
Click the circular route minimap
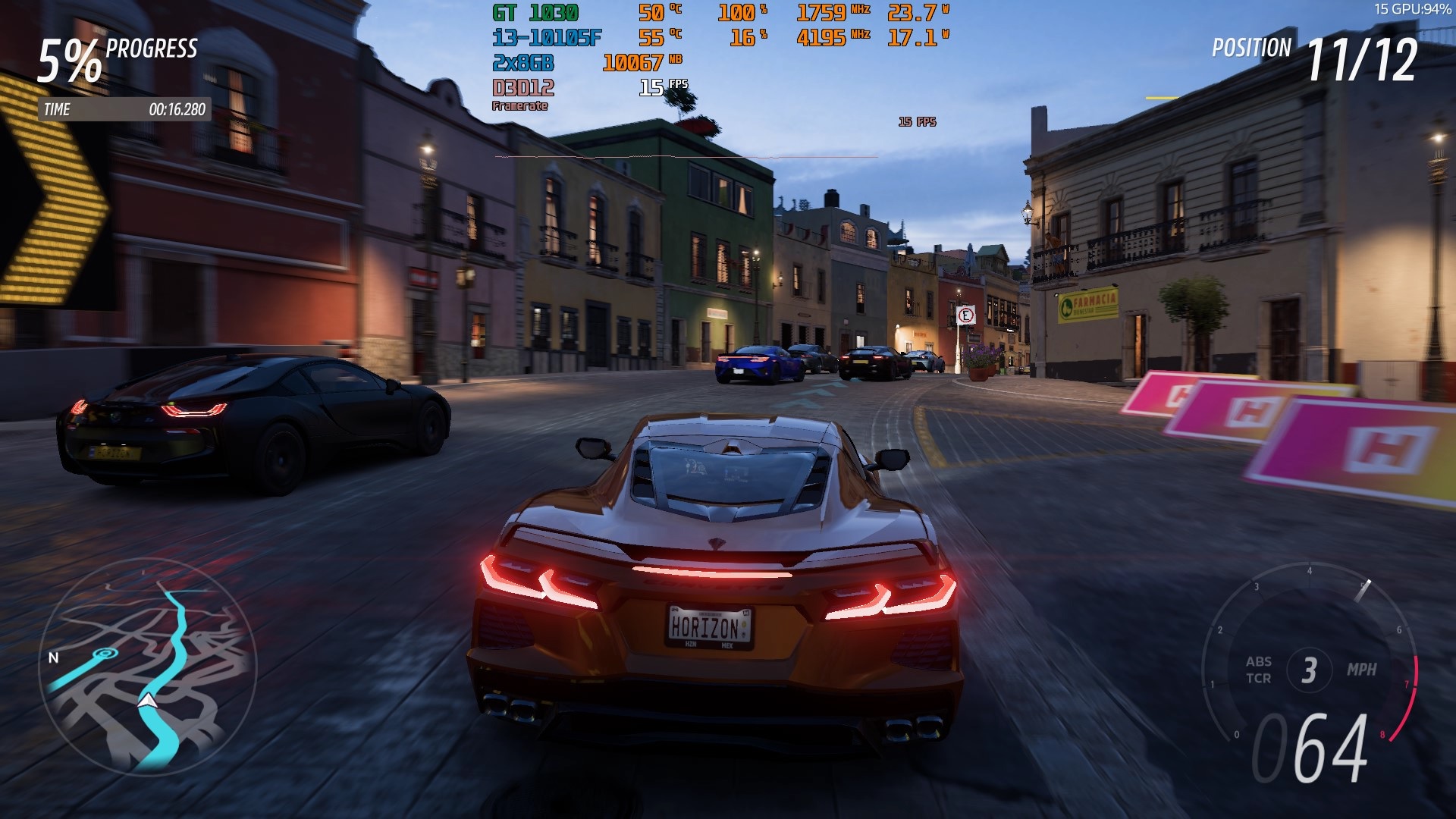[148, 667]
